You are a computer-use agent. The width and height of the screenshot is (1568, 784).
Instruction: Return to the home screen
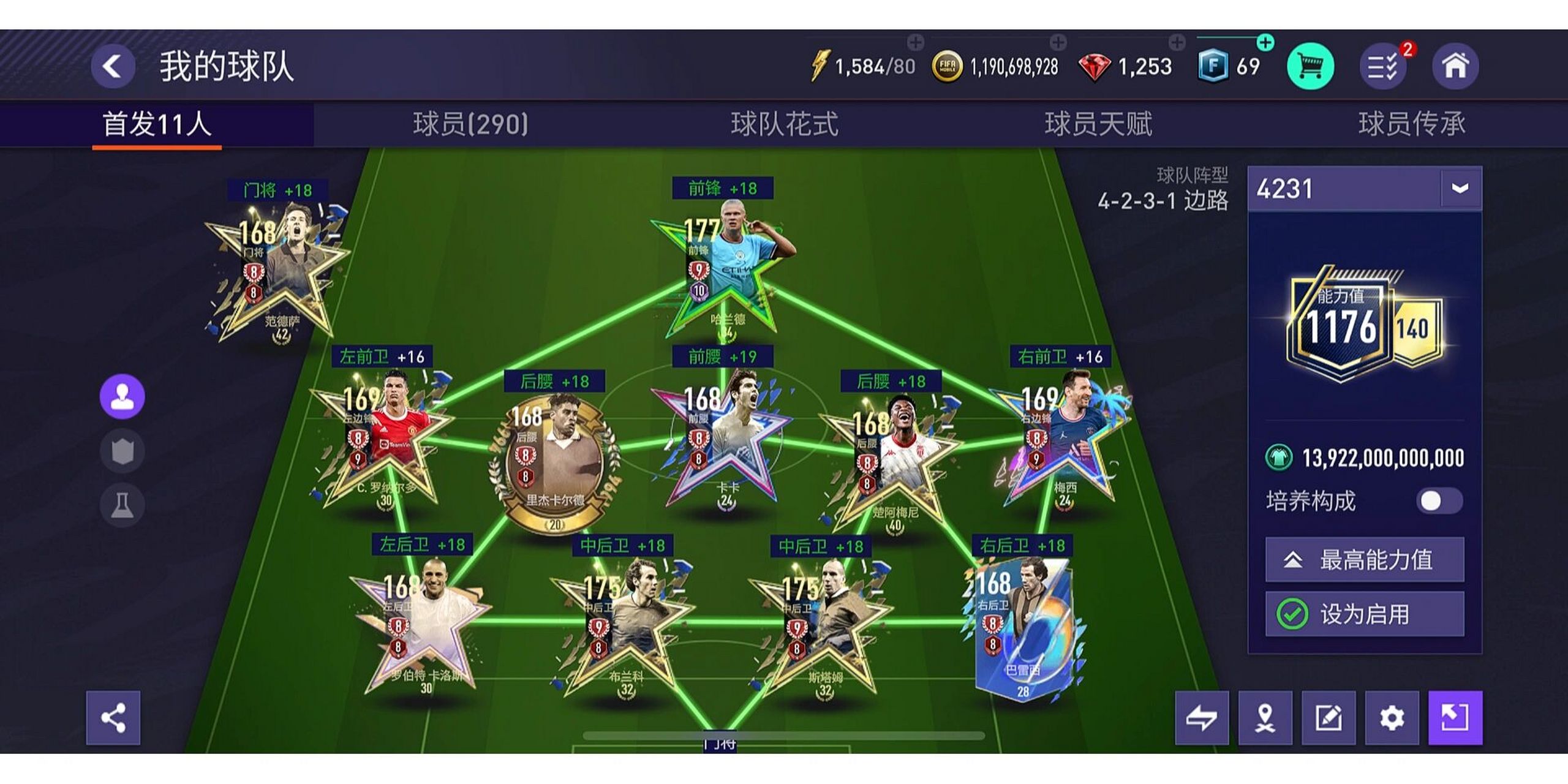(1455, 66)
